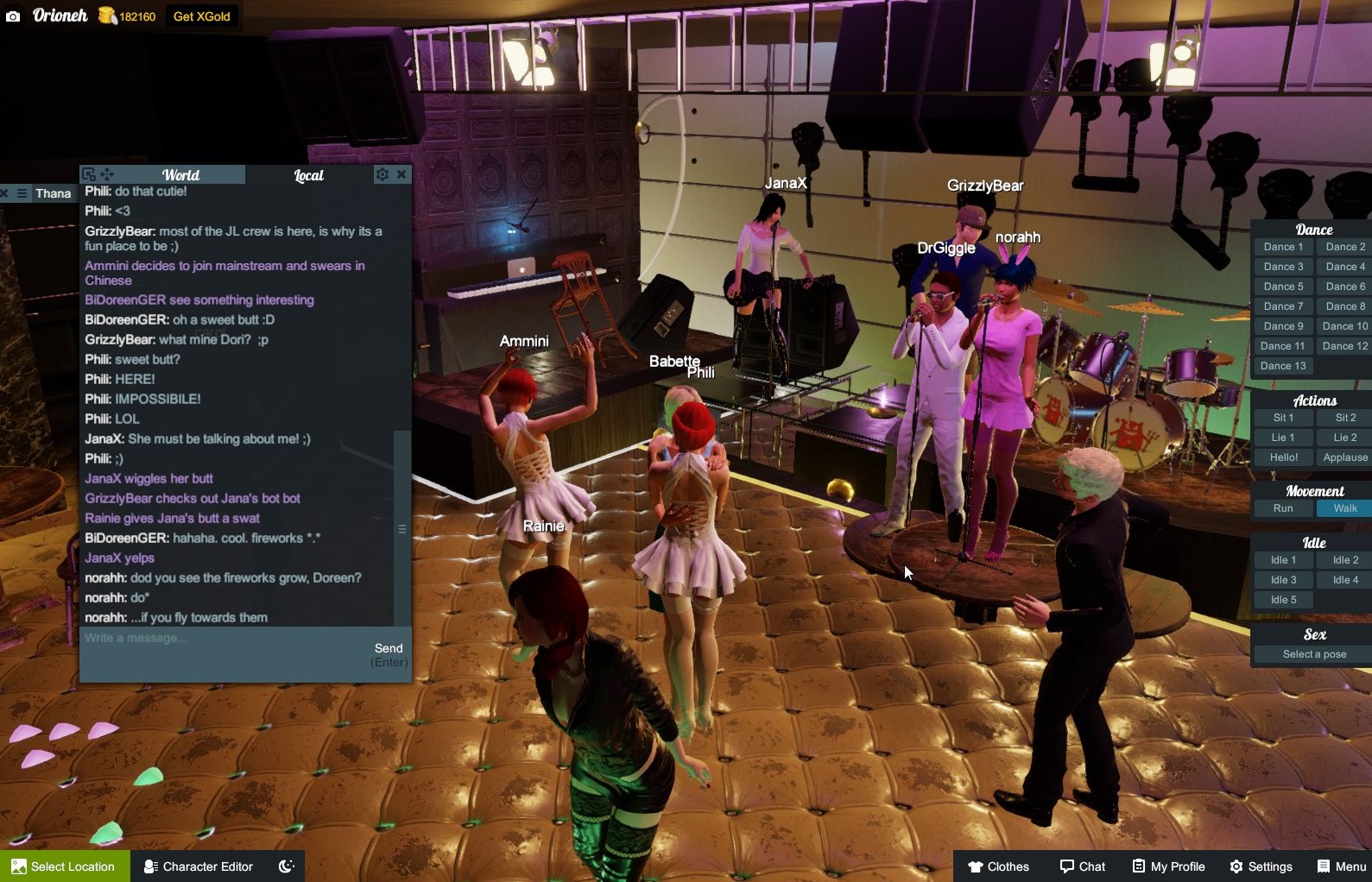Close the Thana chat tab

point(4,193)
